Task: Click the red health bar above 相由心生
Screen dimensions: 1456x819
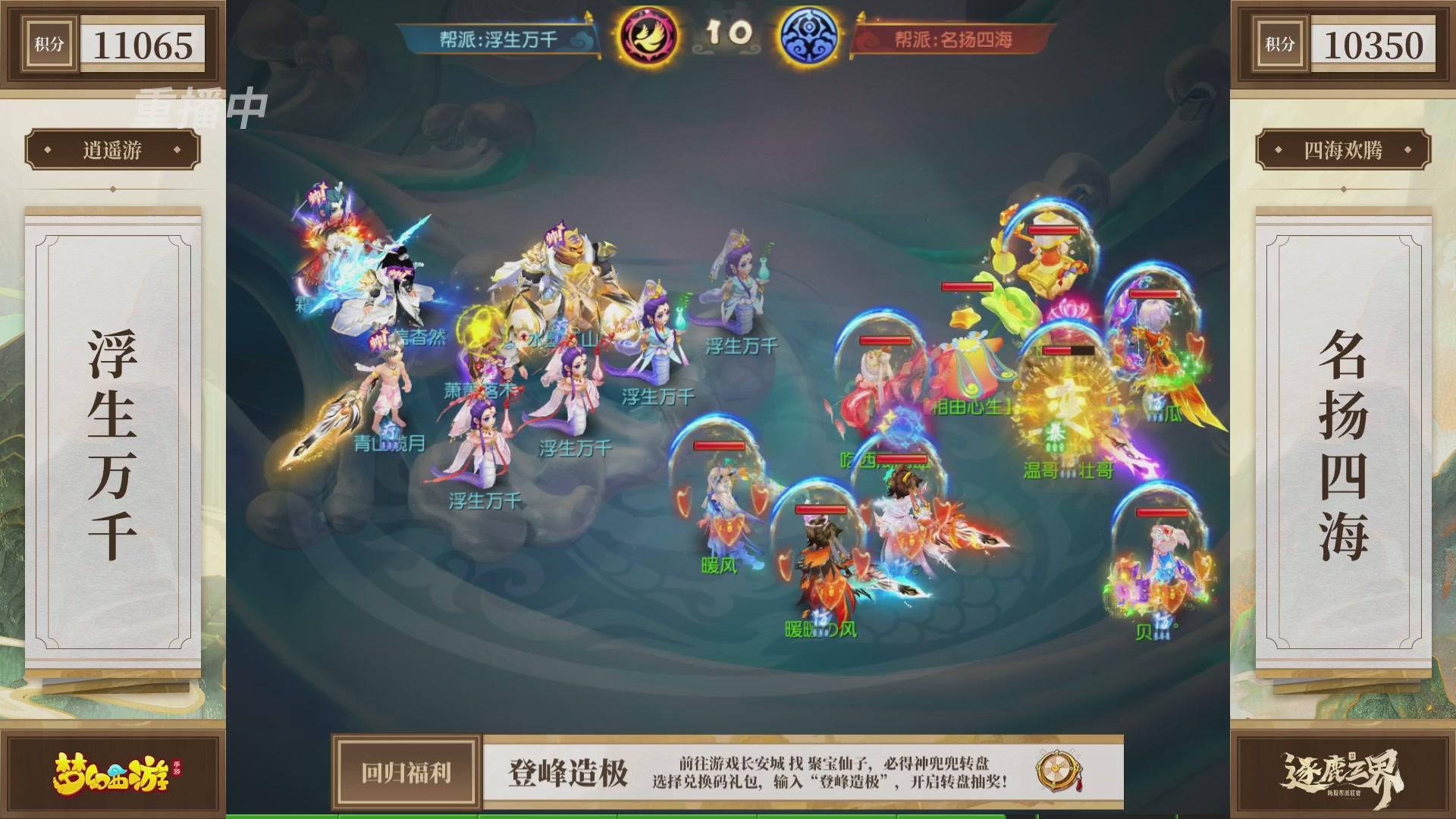Action: click(x=968, y=287)
